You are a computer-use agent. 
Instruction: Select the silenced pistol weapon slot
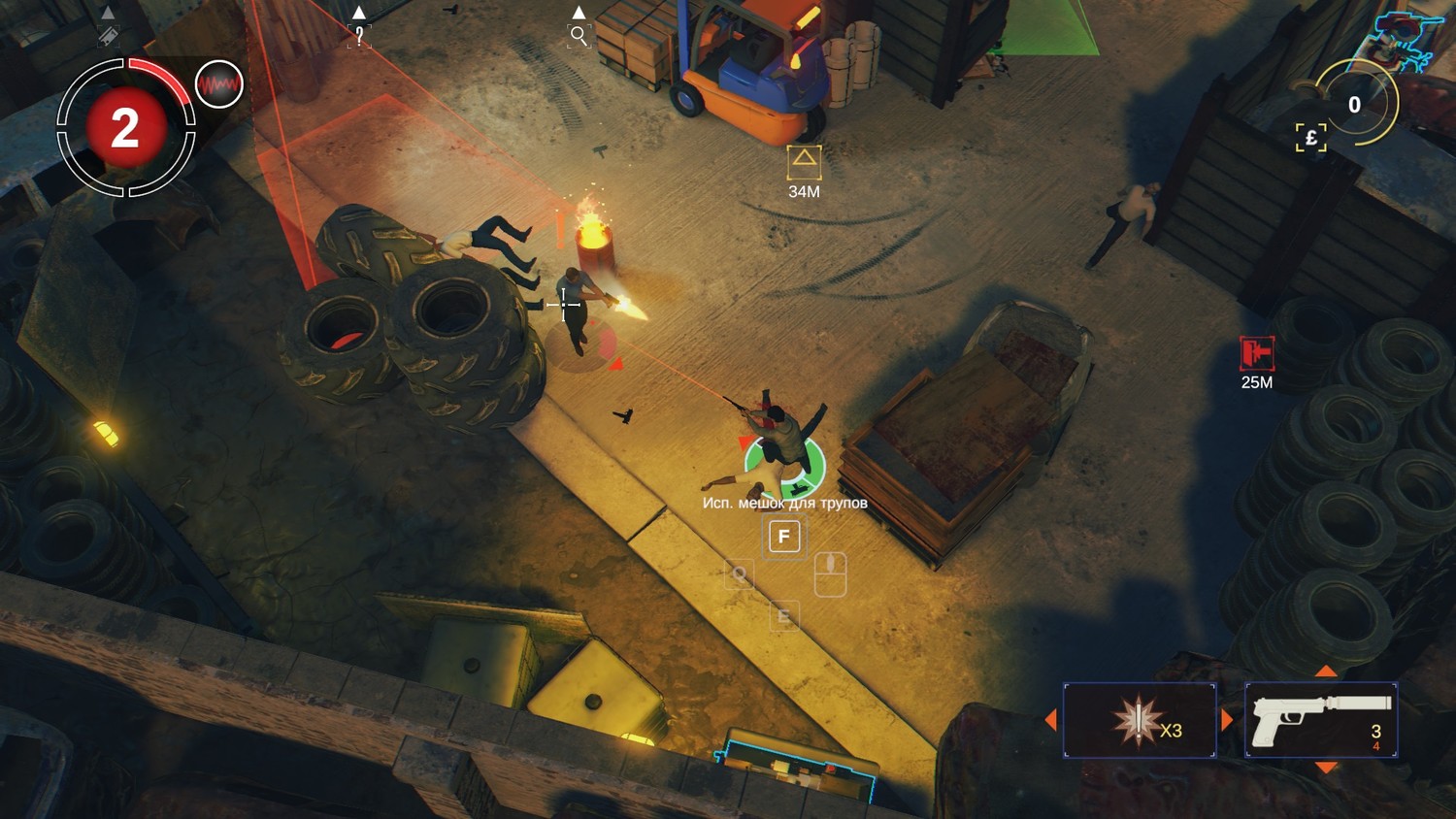(1321, 720)
